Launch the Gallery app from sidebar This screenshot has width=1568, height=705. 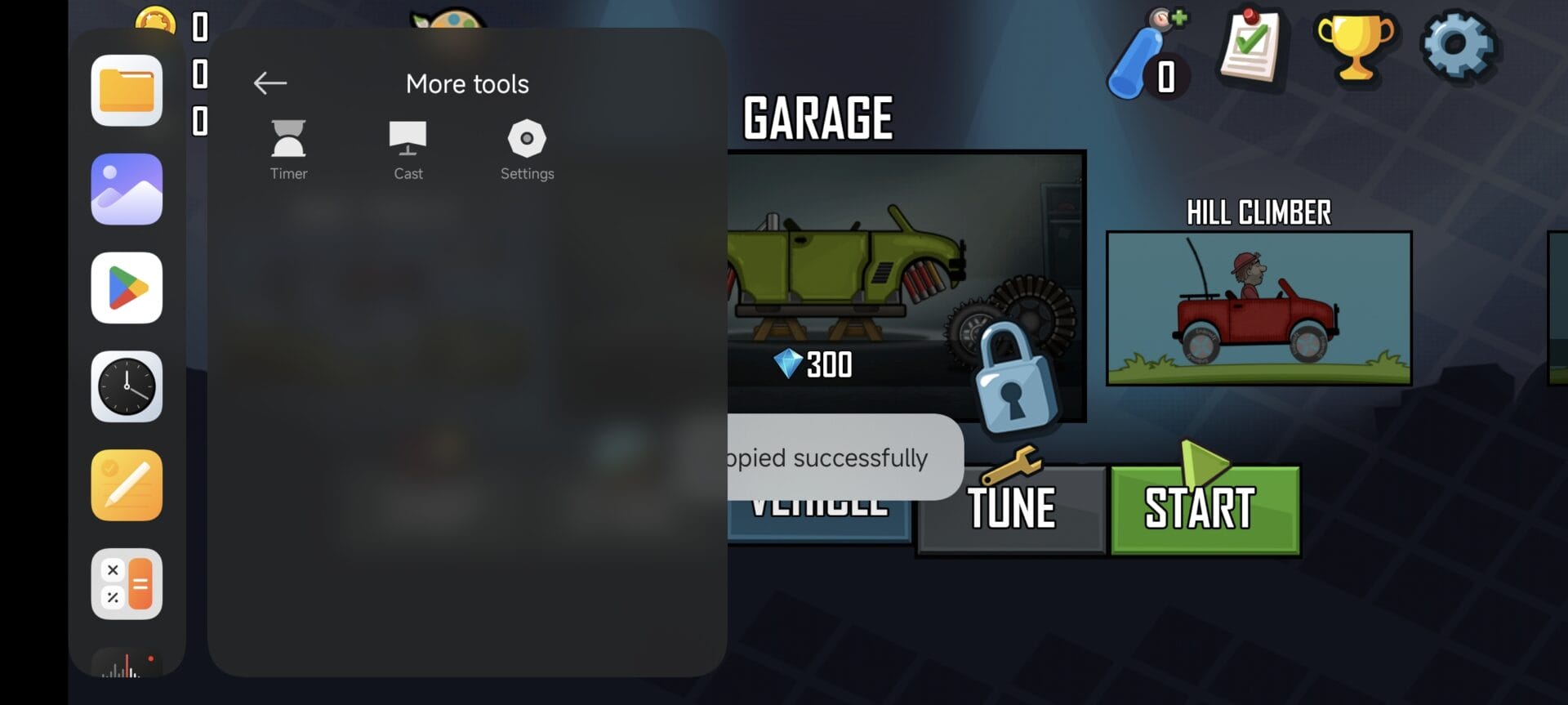[127, 190]
